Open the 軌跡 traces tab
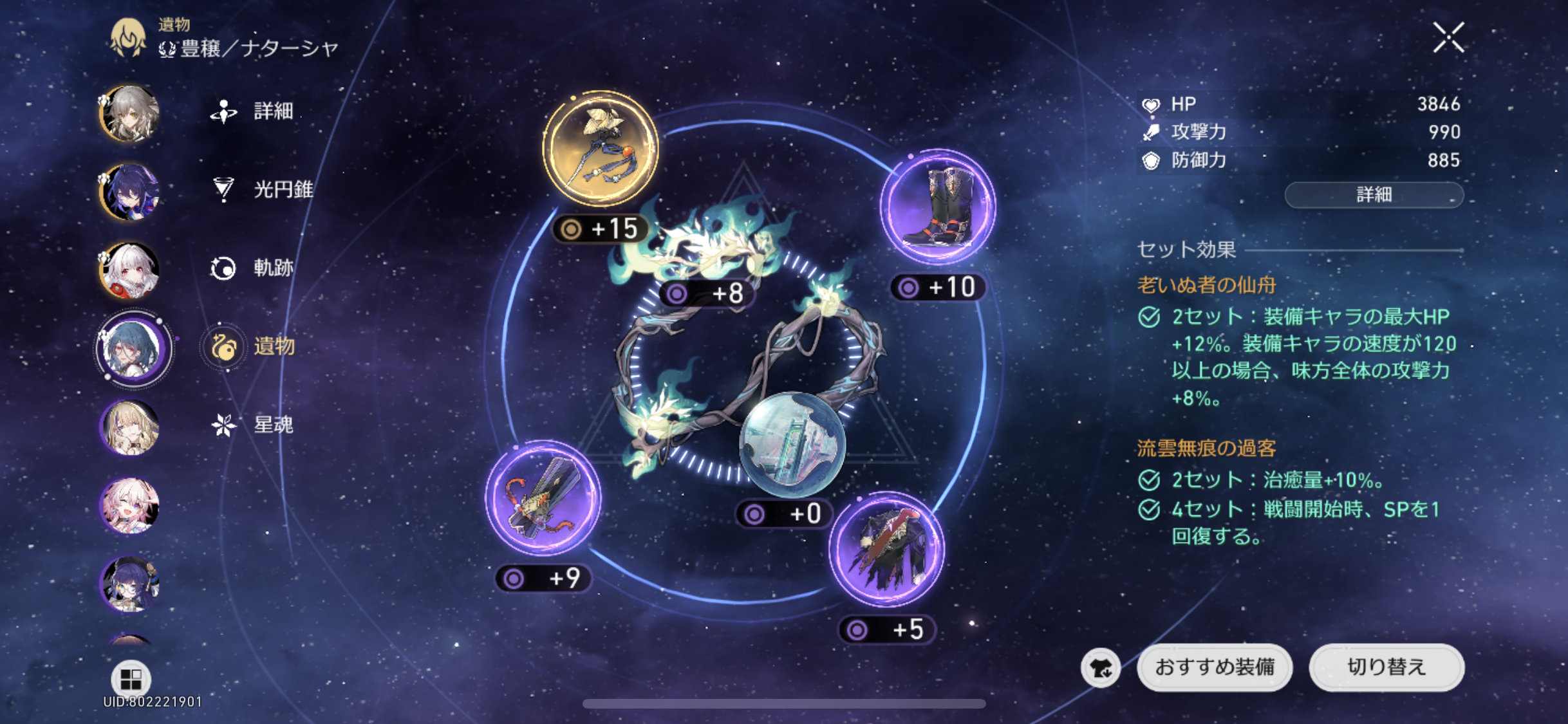This screenshot has width=1568, height=724. (253, 268)
